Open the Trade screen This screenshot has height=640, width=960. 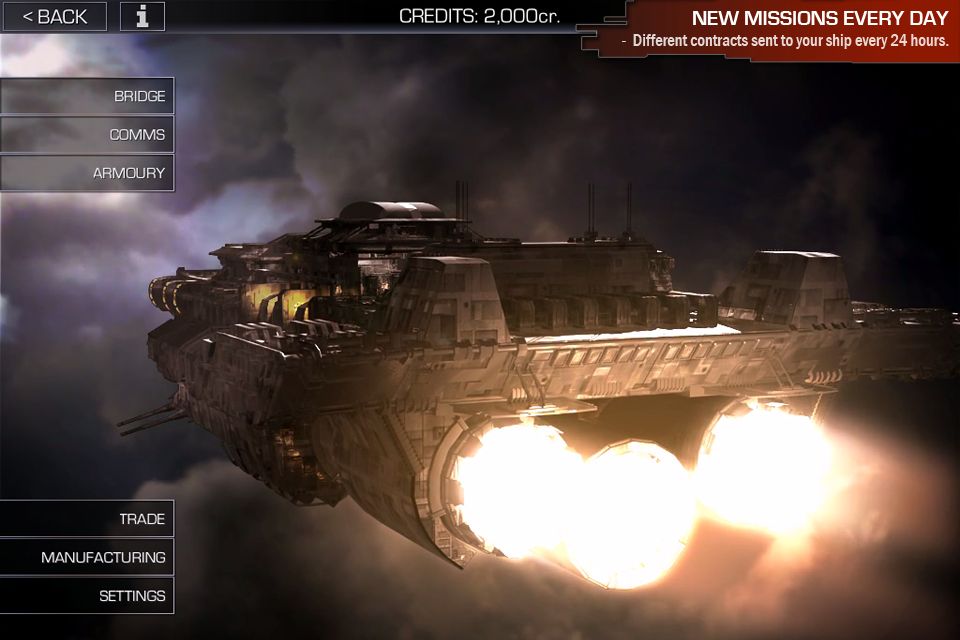point(88,519)
